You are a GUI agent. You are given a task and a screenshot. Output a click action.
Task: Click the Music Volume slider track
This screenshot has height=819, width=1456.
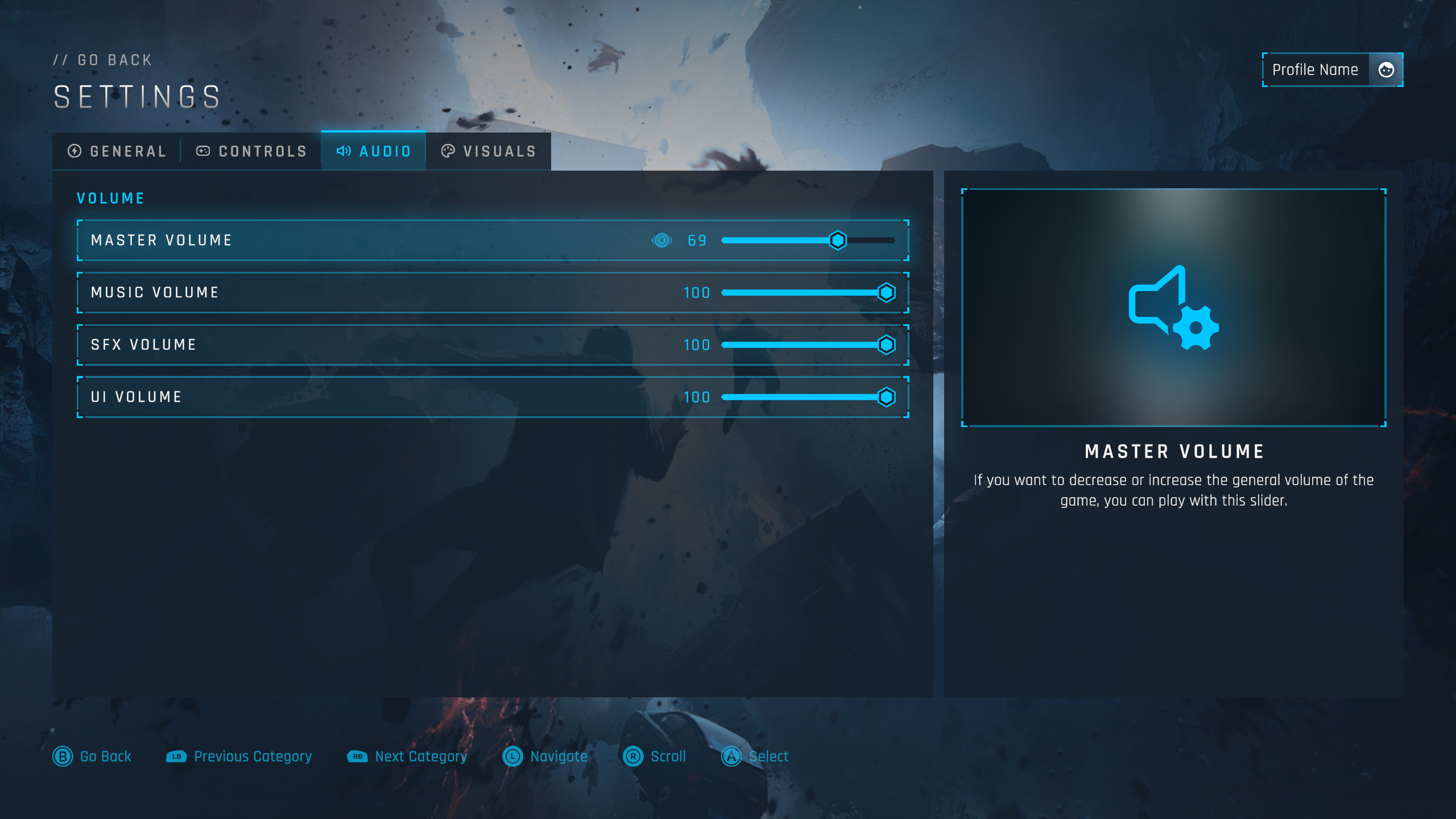(x=802, y=293)
